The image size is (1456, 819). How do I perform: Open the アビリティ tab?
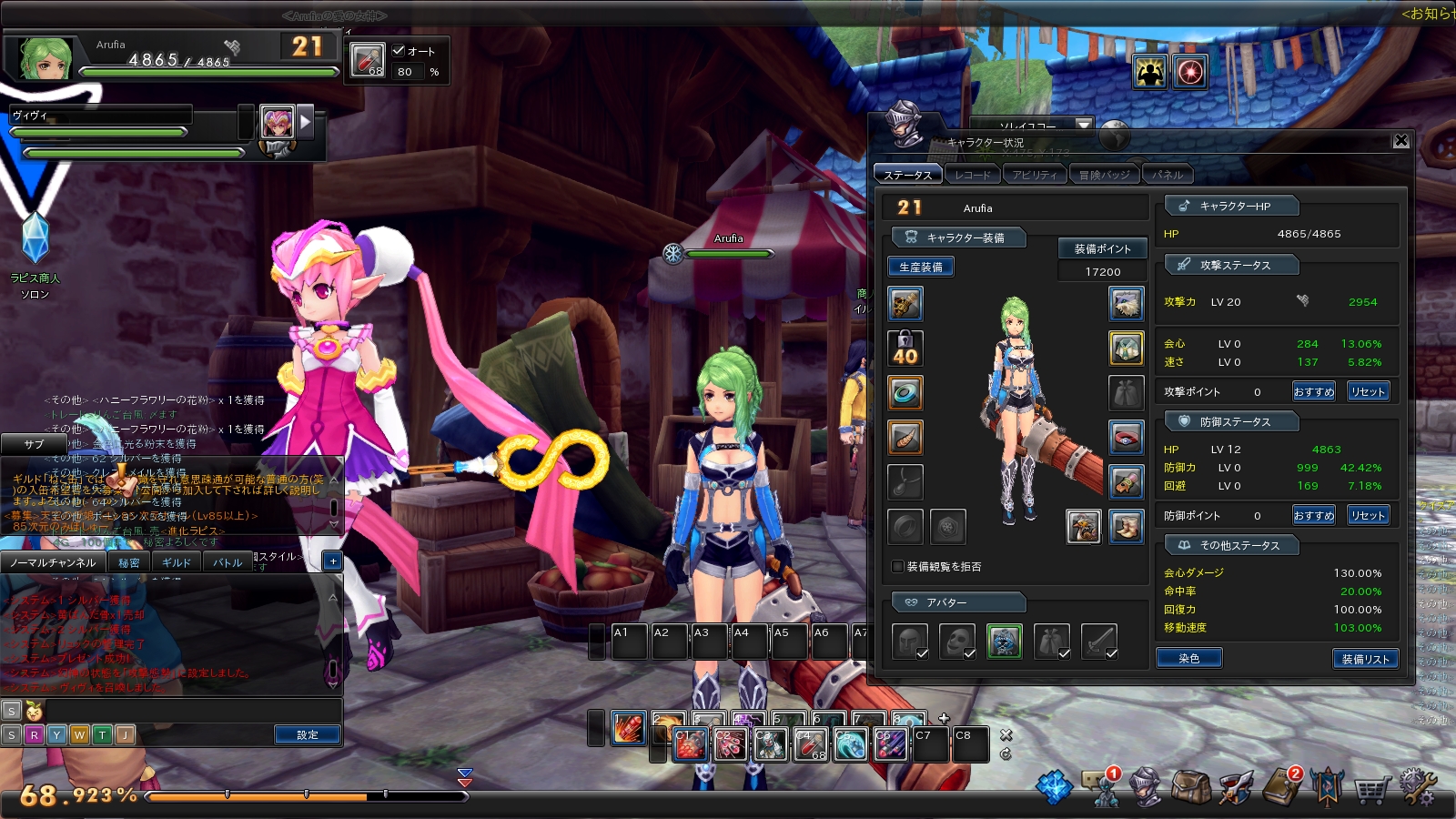click(1035, 175)
